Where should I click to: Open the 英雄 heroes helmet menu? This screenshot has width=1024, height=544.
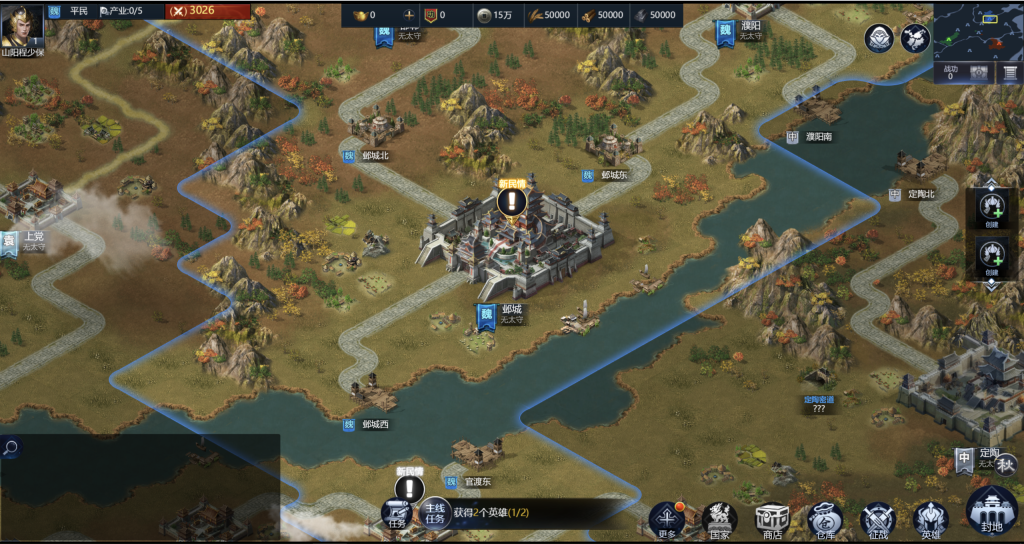(930, 519)
